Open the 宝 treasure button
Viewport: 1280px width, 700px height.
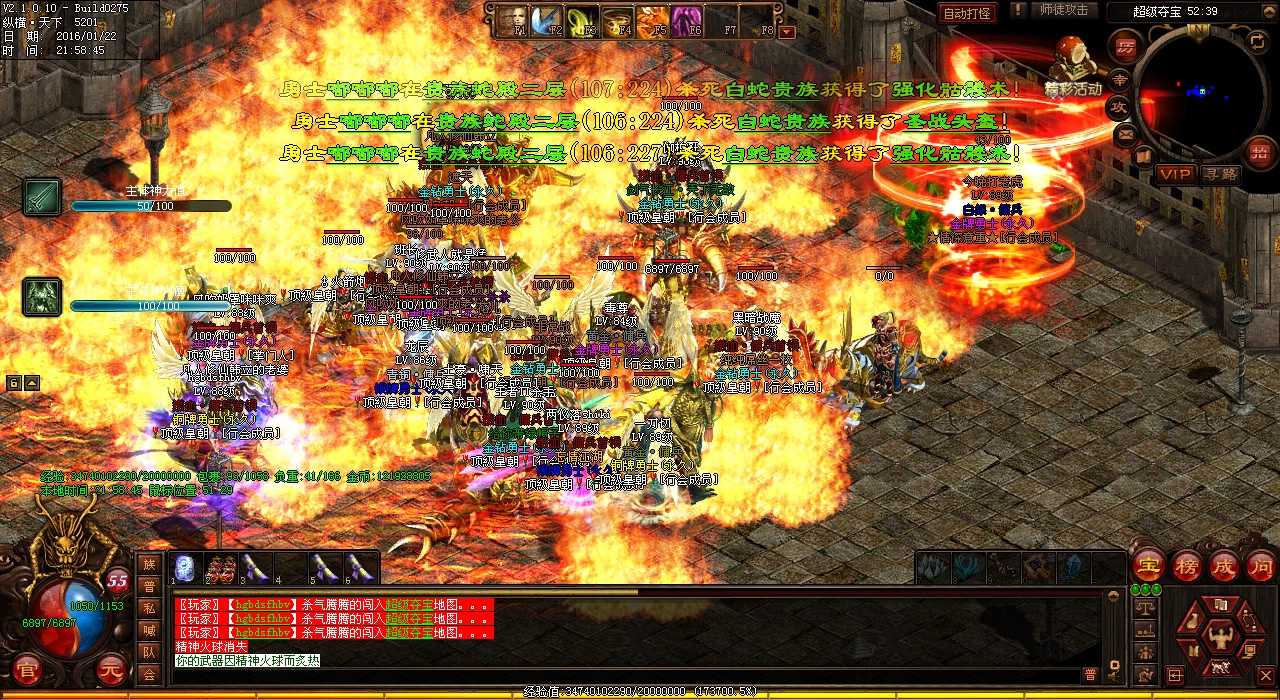click(x=1147, y=565)
